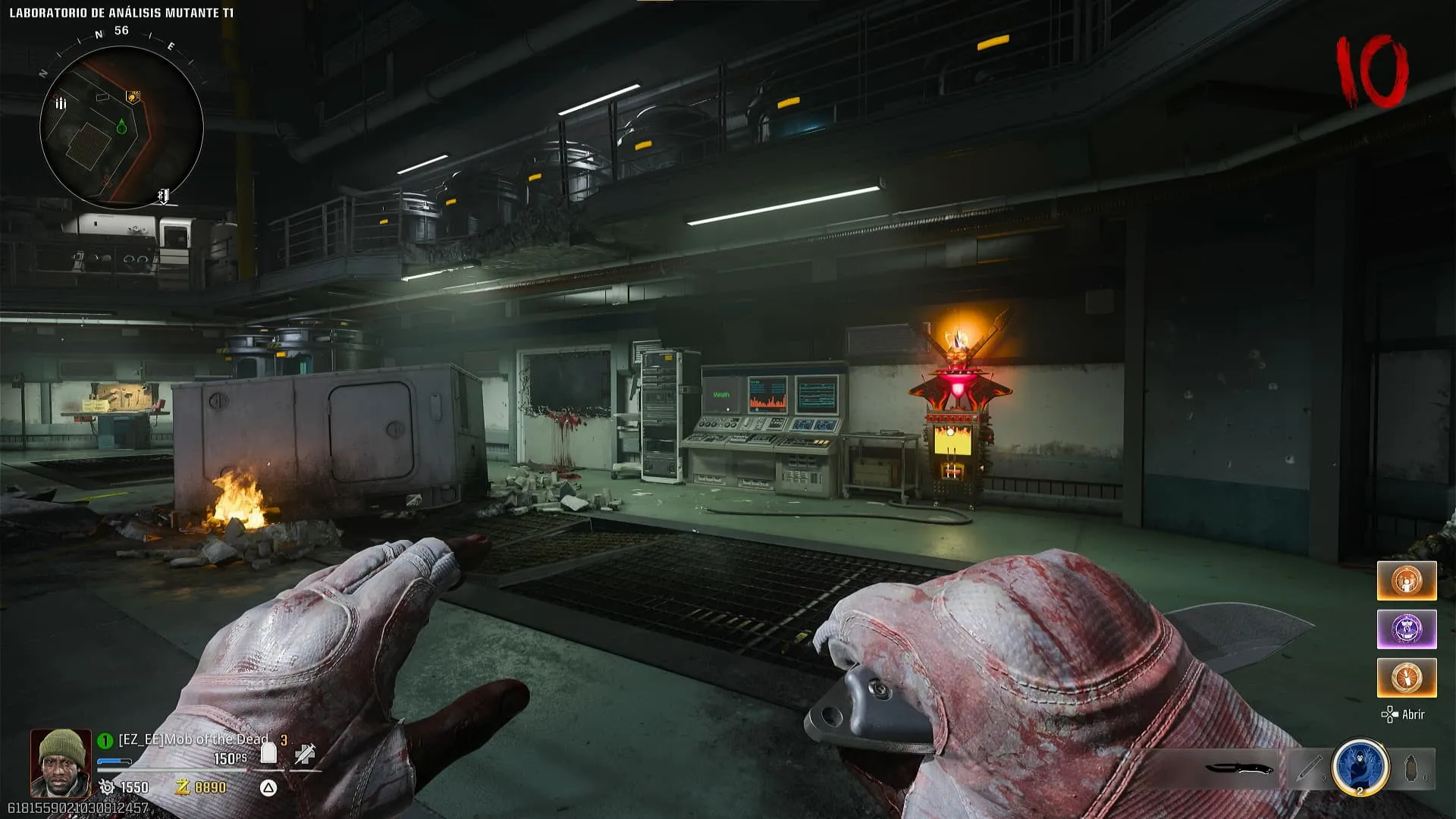The image size is (1456, 819).
Task: Select the knife weapon slot
Action: coord(1239,769)
